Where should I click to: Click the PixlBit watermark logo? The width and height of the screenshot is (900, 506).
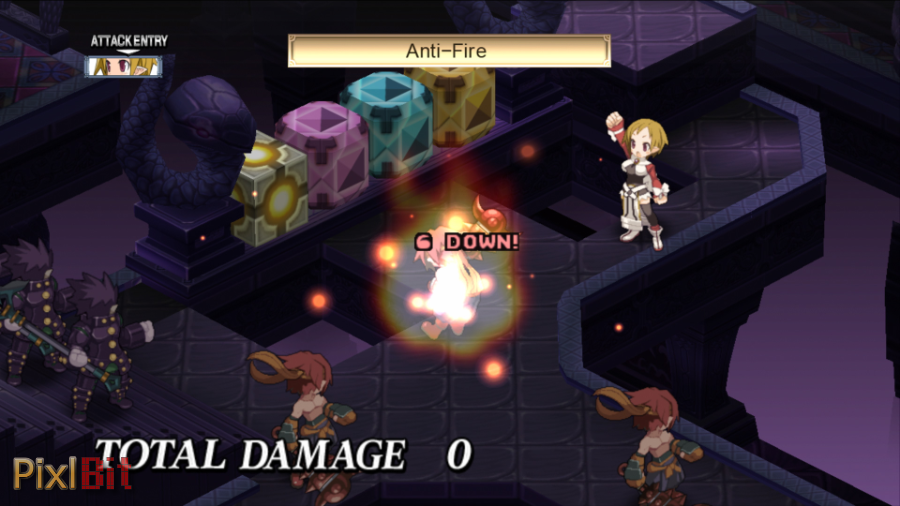[x=72, y=473]
